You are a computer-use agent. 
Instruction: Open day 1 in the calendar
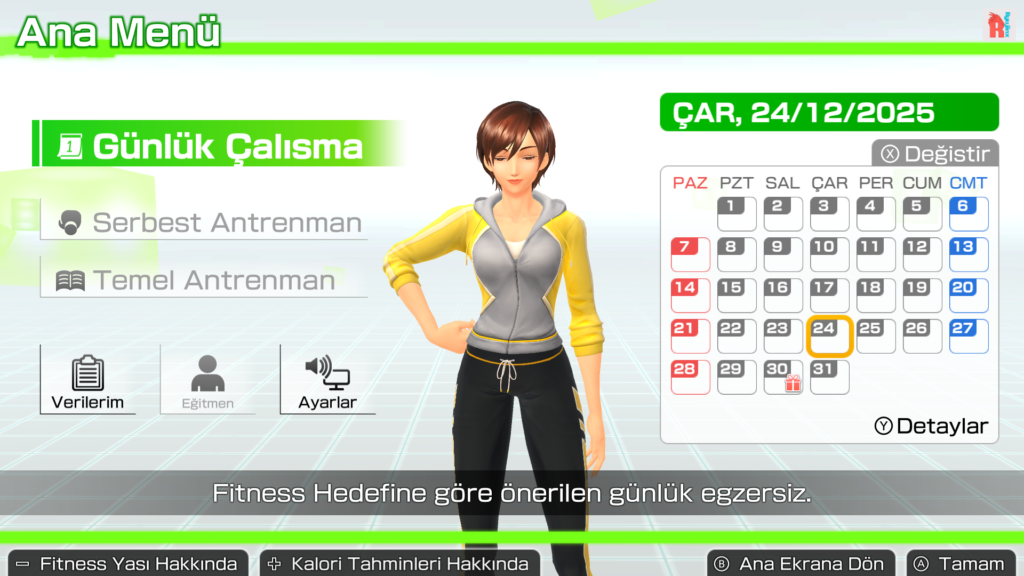pos(737,214)
